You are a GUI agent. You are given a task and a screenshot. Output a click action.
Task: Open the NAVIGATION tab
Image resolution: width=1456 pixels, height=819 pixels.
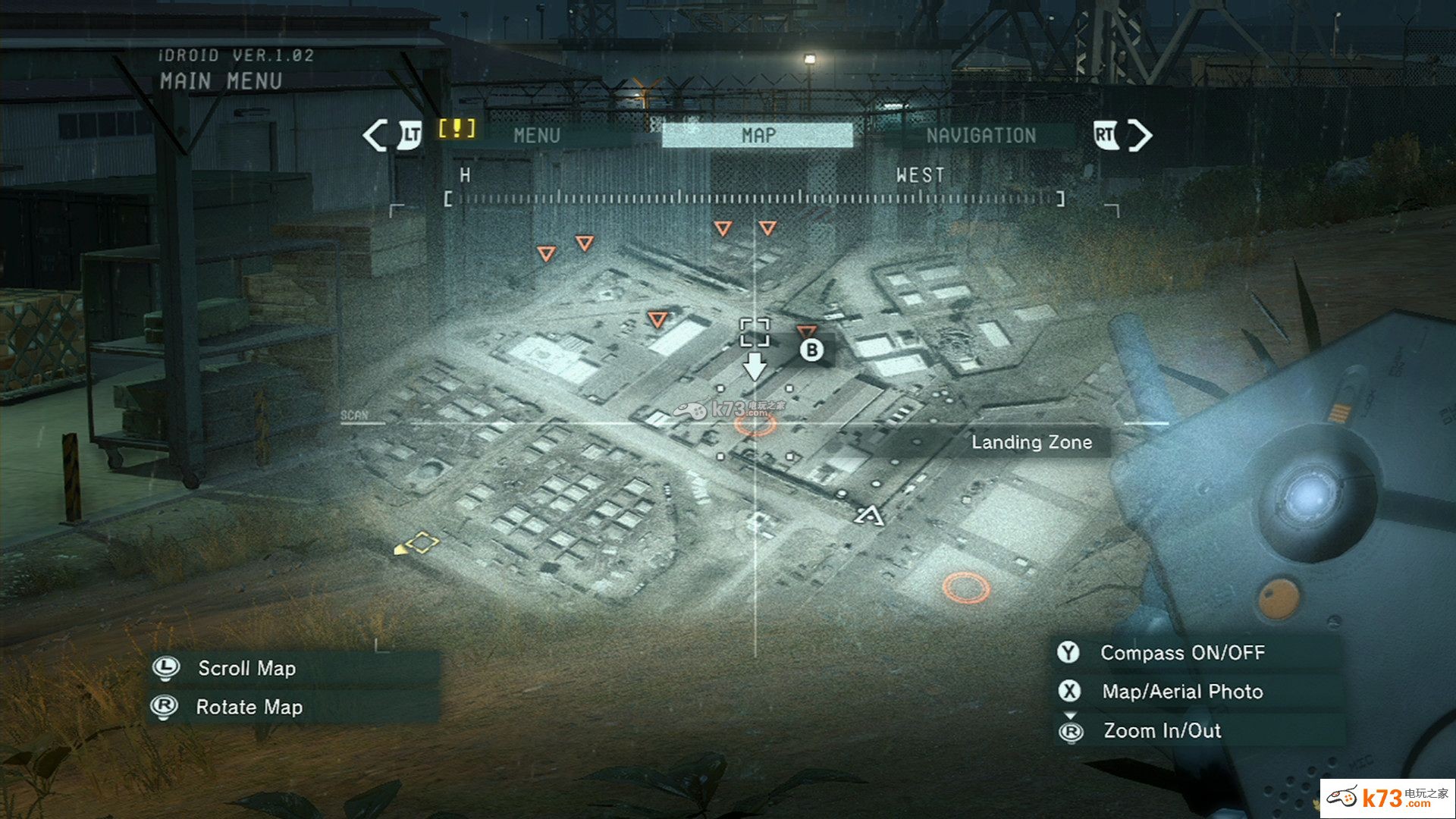point(981,136)
